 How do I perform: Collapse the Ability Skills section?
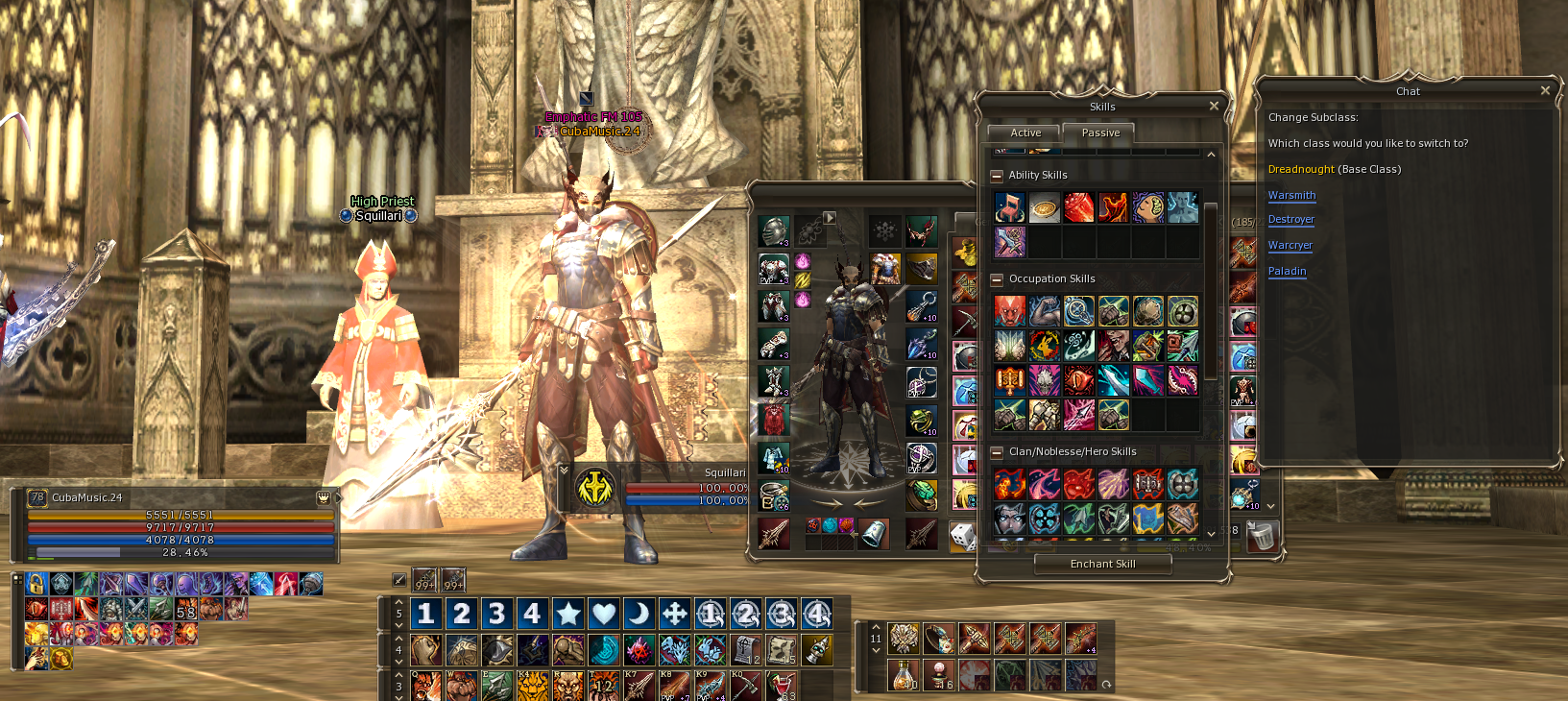997,176
